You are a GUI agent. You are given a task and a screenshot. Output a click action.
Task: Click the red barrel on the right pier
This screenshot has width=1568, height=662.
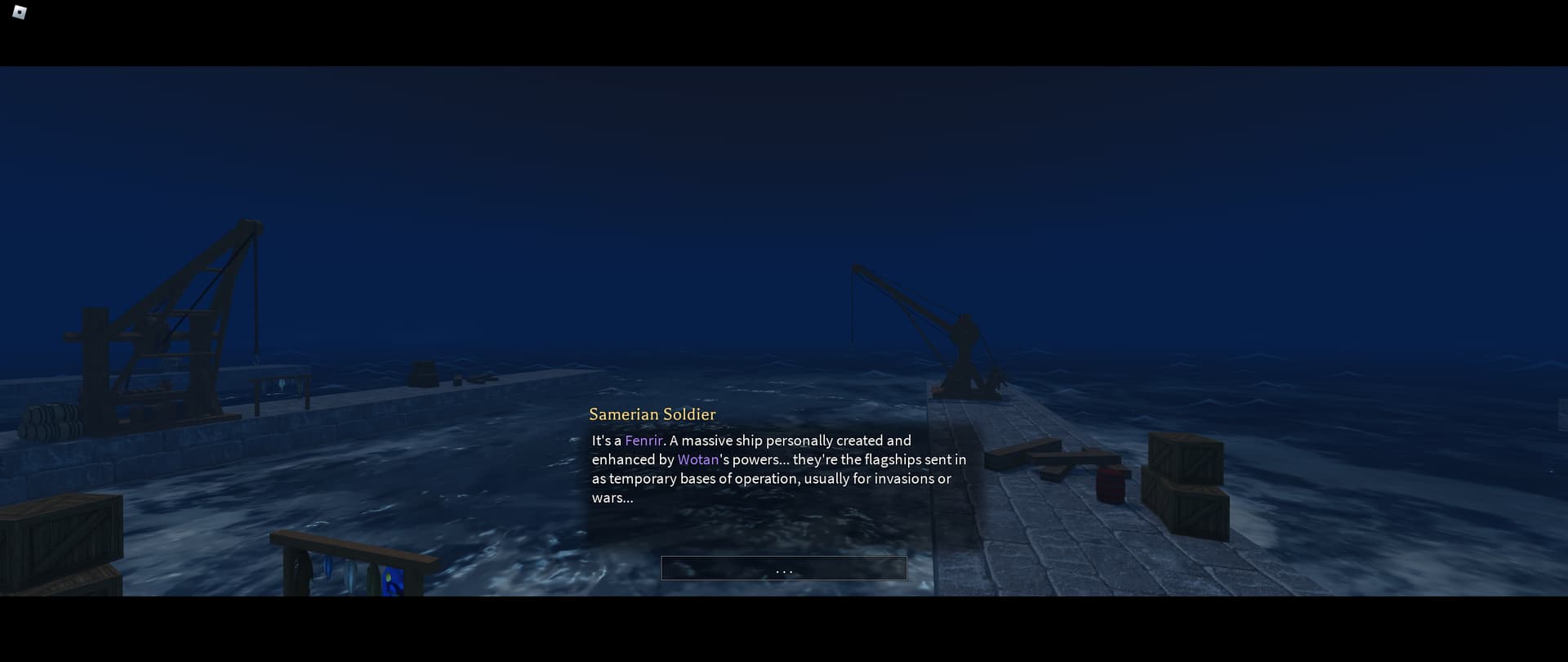(1112, 485)
